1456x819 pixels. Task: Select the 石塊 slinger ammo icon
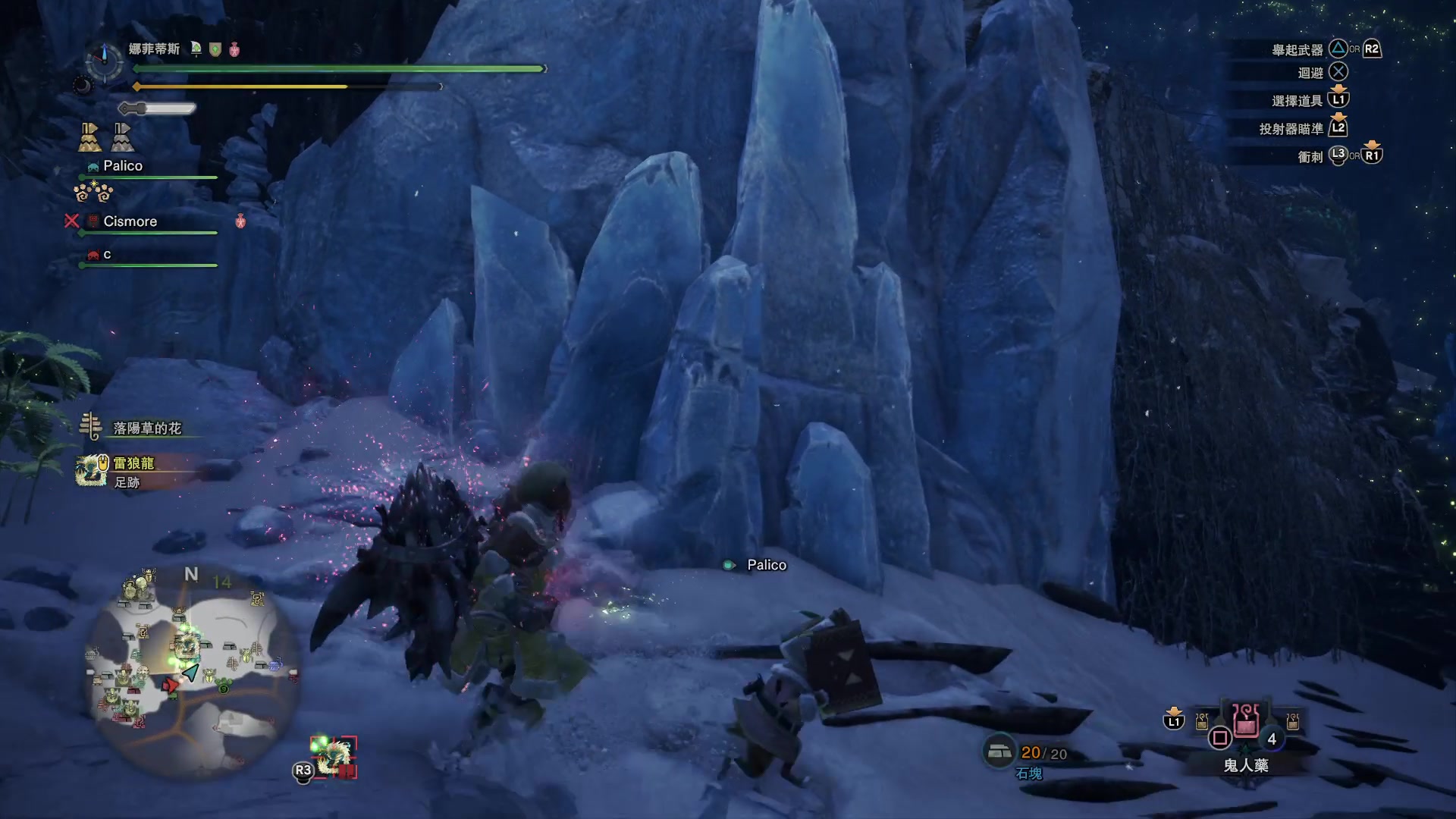pyautogui.click(x=999, y=752)
